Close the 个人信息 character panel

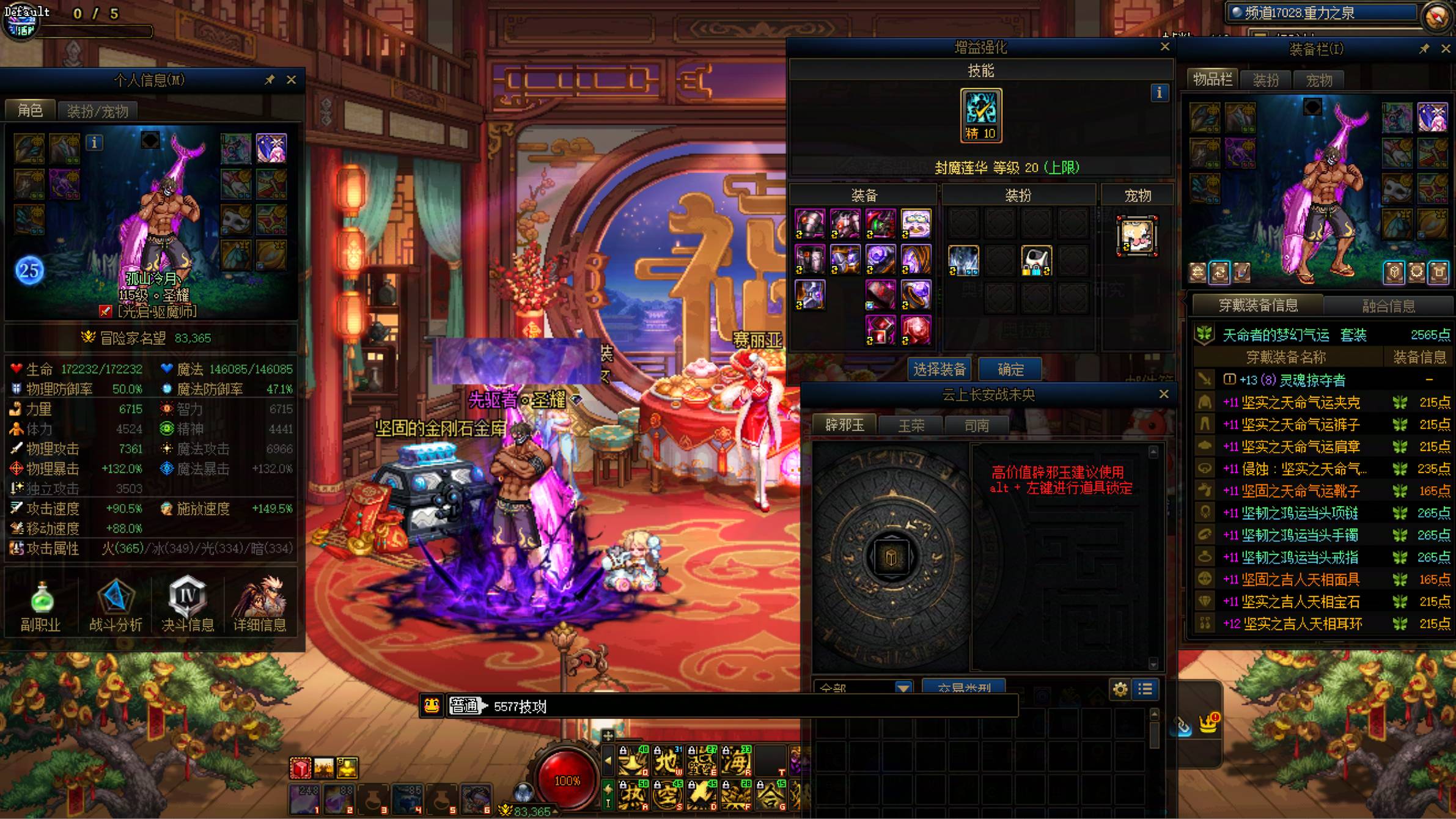[292, 80]
